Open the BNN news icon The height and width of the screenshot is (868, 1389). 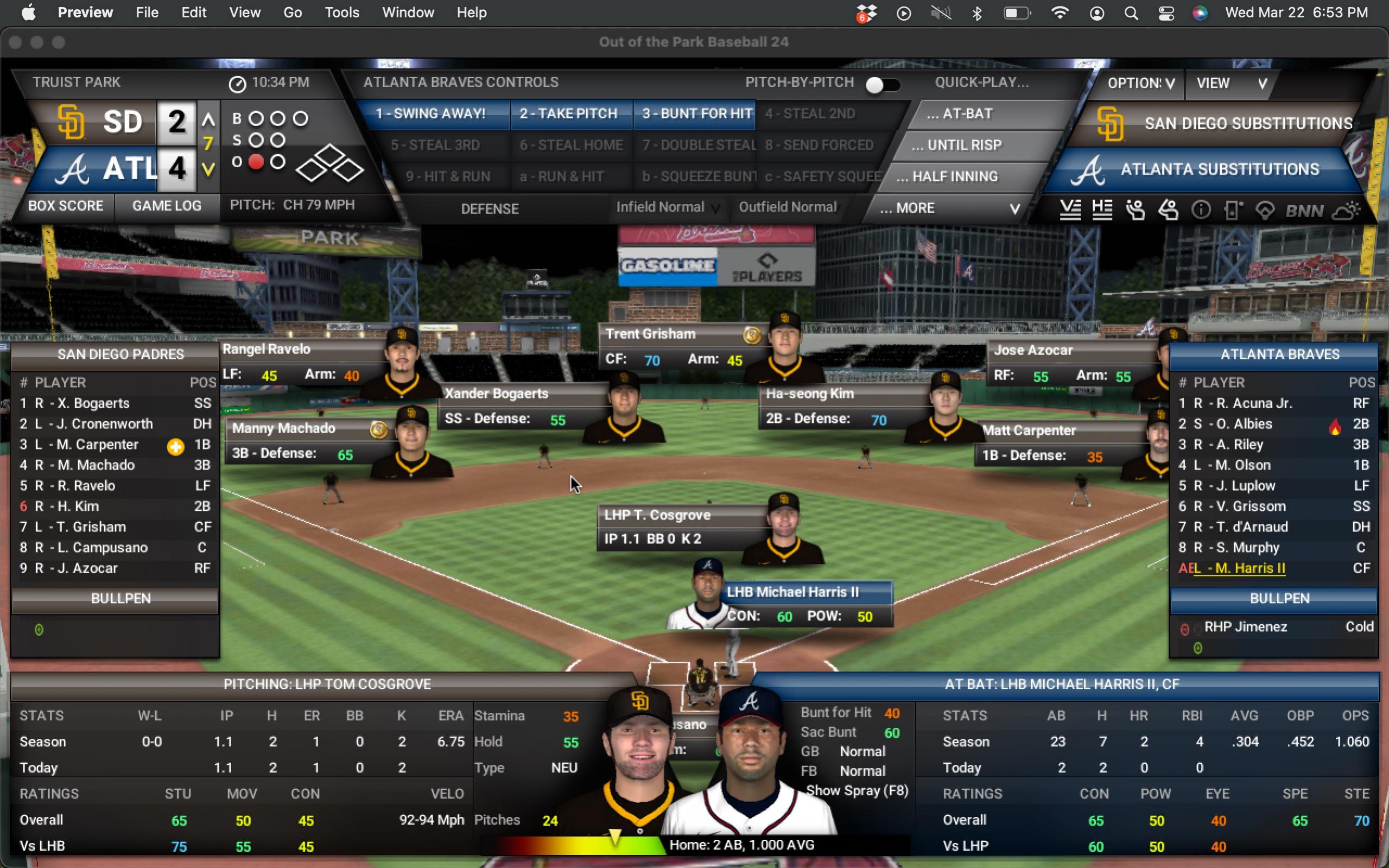1304,211
